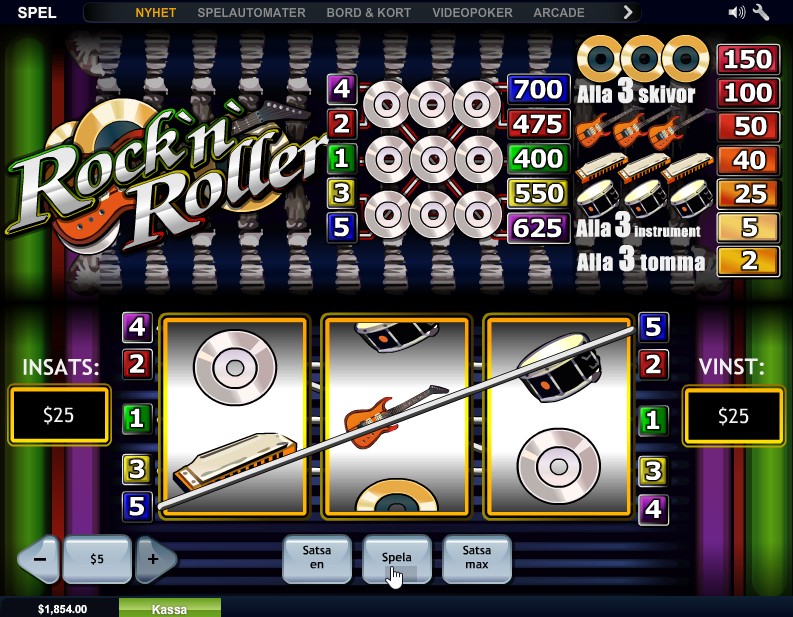Place maximum bet with Satsa max

point(476,559)
